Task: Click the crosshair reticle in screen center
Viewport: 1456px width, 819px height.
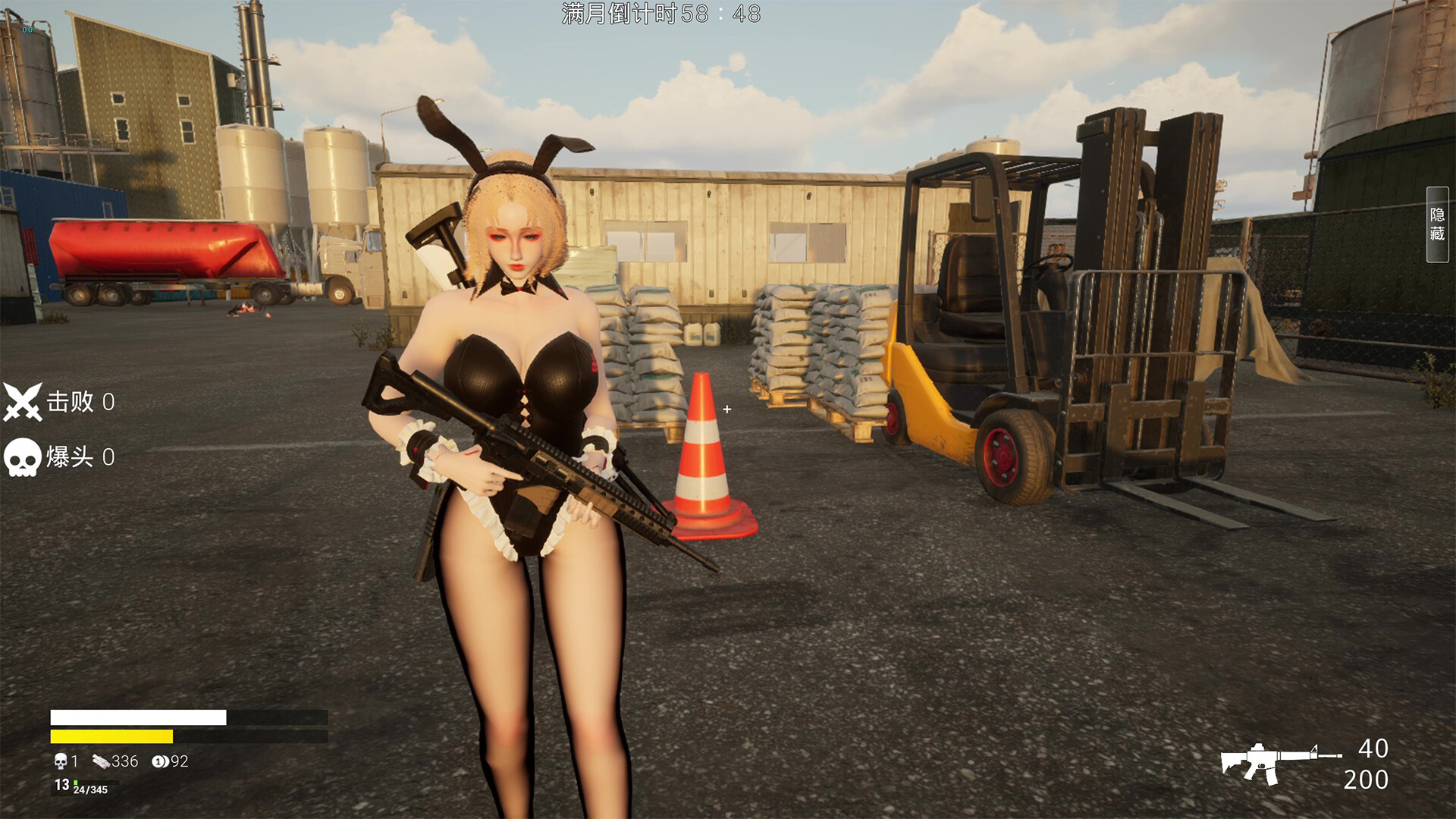Action: 728,409
